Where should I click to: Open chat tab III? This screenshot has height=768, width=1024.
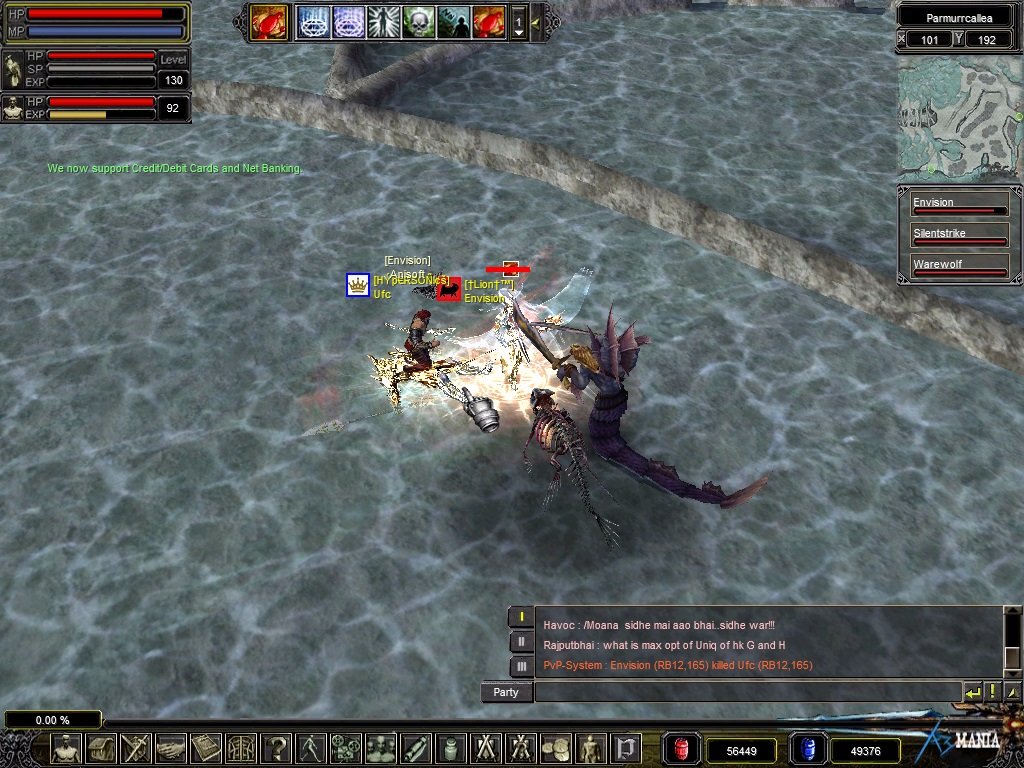click(521, 665)
